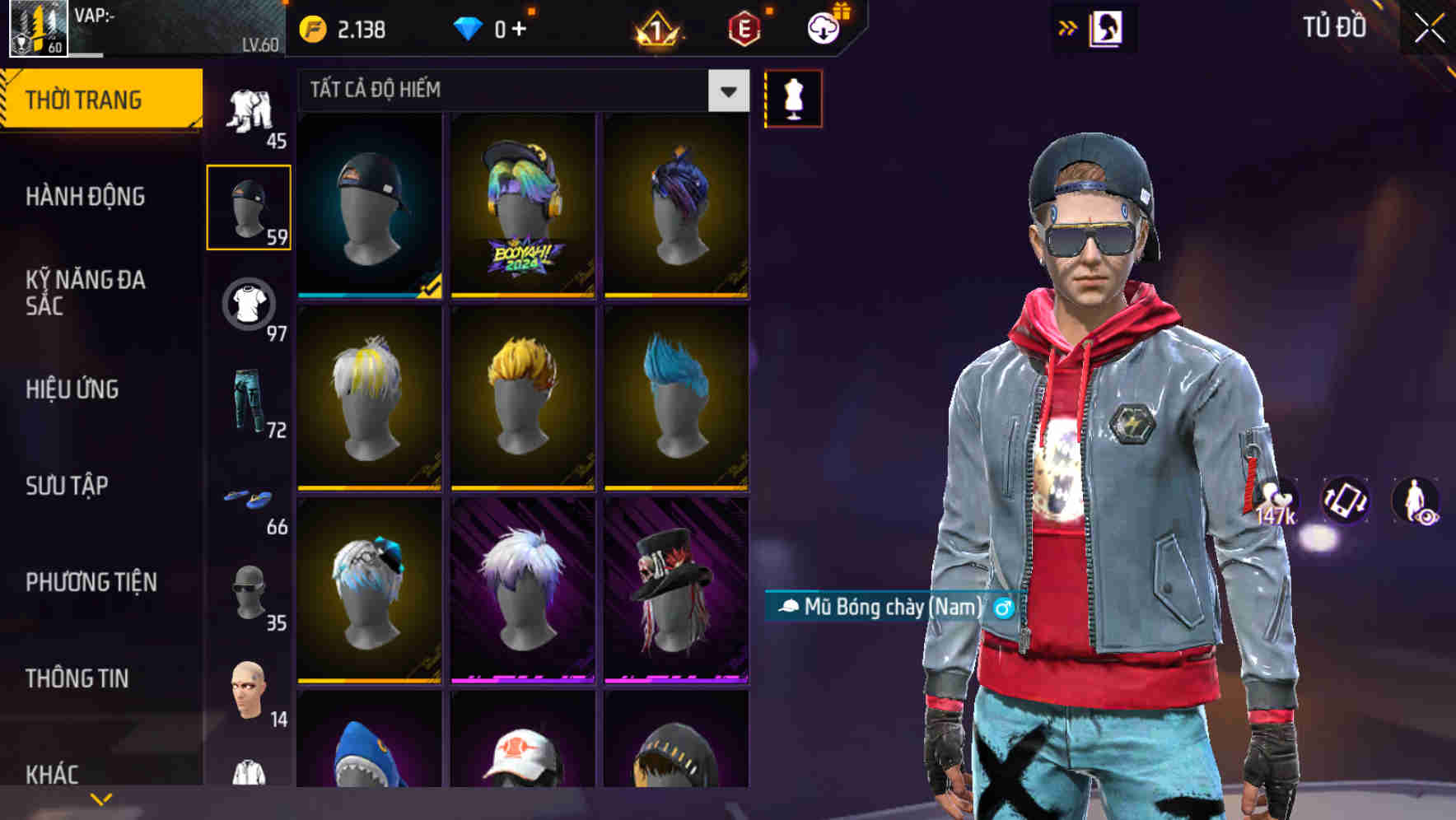Expand the chevron below KHÁC
This screenshot has width=1456, height=820.
point(102,798)
